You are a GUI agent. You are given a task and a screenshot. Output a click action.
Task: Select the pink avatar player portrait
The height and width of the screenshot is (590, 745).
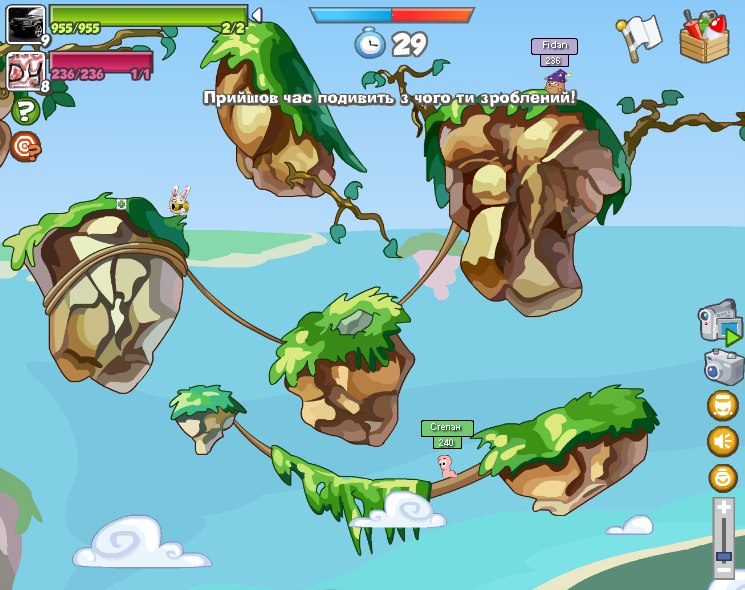(24, 71)
